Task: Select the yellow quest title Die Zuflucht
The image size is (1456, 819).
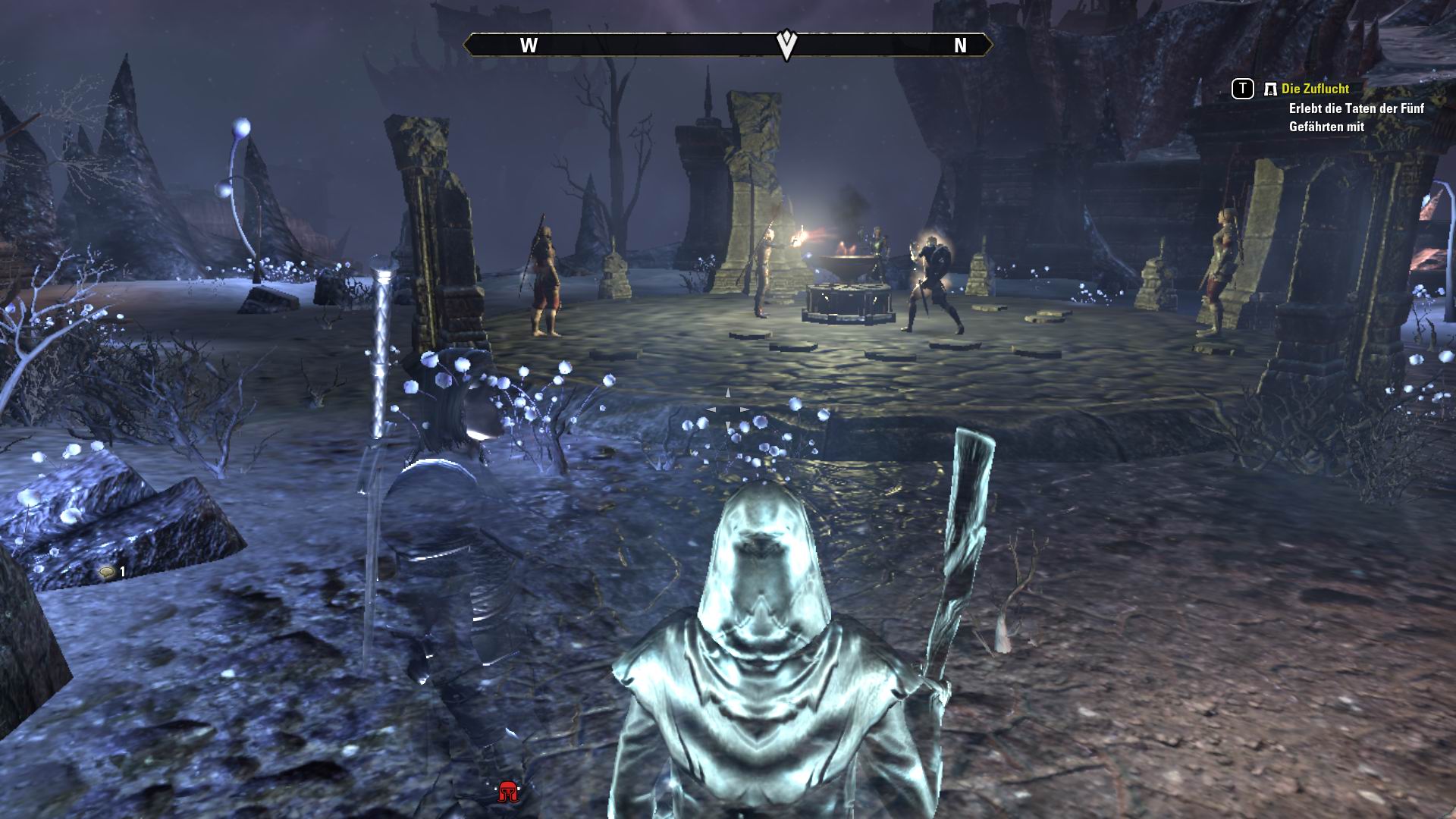Action: click(x=1314, y=89)
